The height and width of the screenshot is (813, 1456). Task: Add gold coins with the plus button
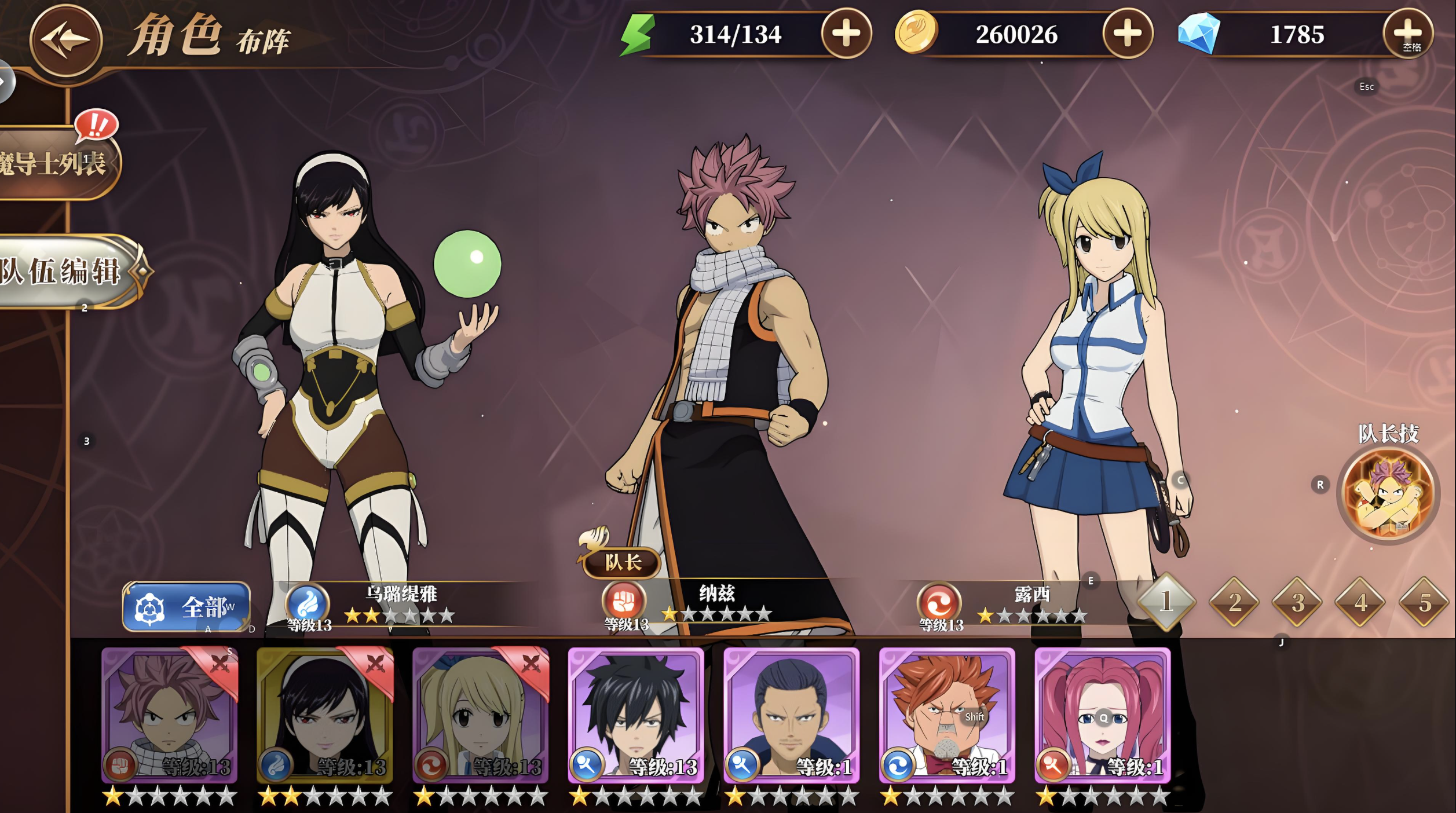click(1127, 34)
